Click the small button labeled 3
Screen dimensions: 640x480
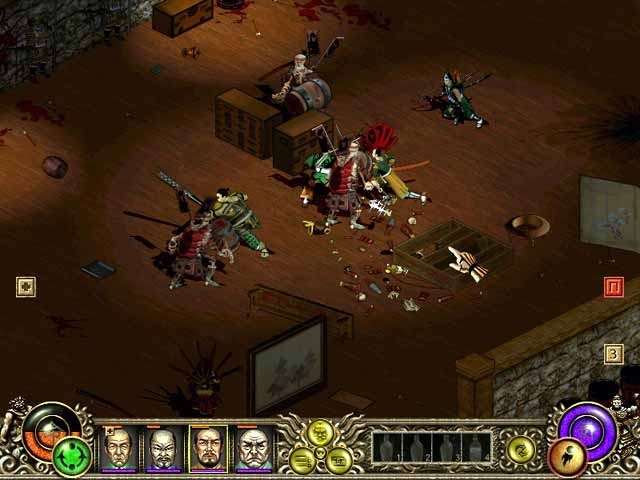(614, 353)
